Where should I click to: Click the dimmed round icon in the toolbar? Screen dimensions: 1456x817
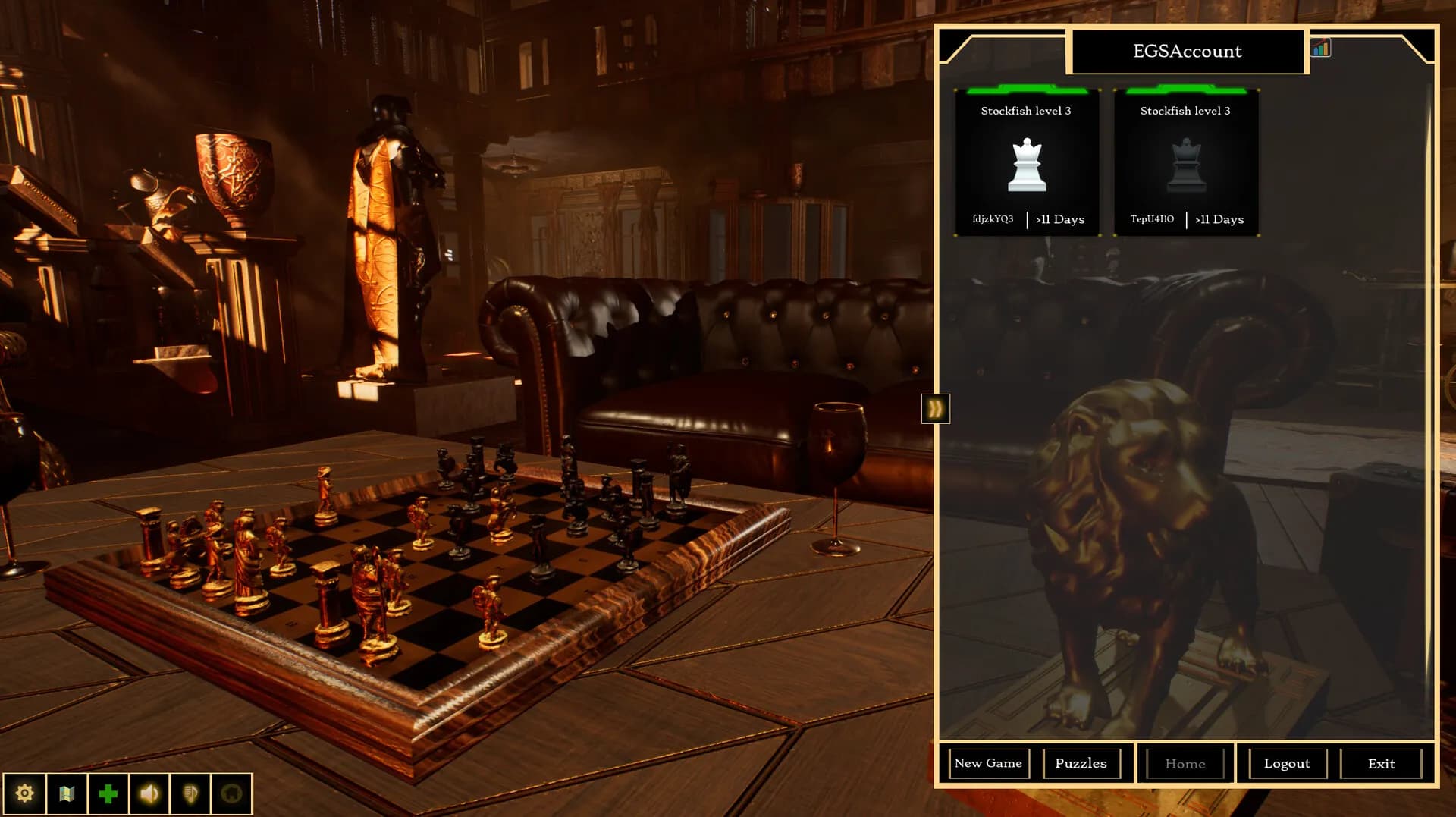[232, 793]
